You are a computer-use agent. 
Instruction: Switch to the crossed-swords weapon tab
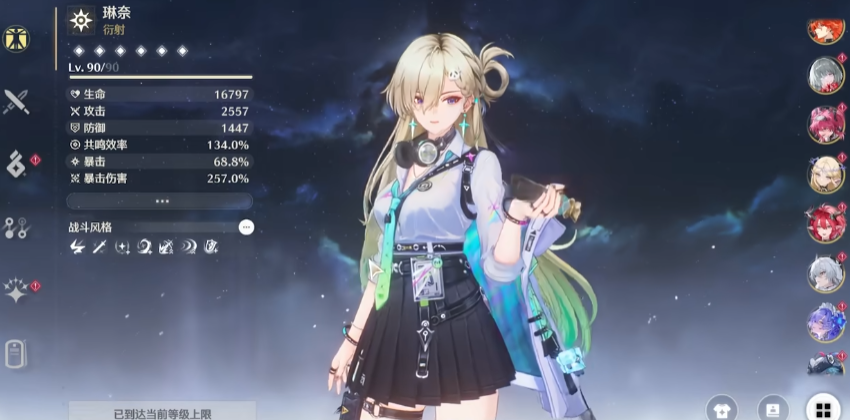[17, 101]
